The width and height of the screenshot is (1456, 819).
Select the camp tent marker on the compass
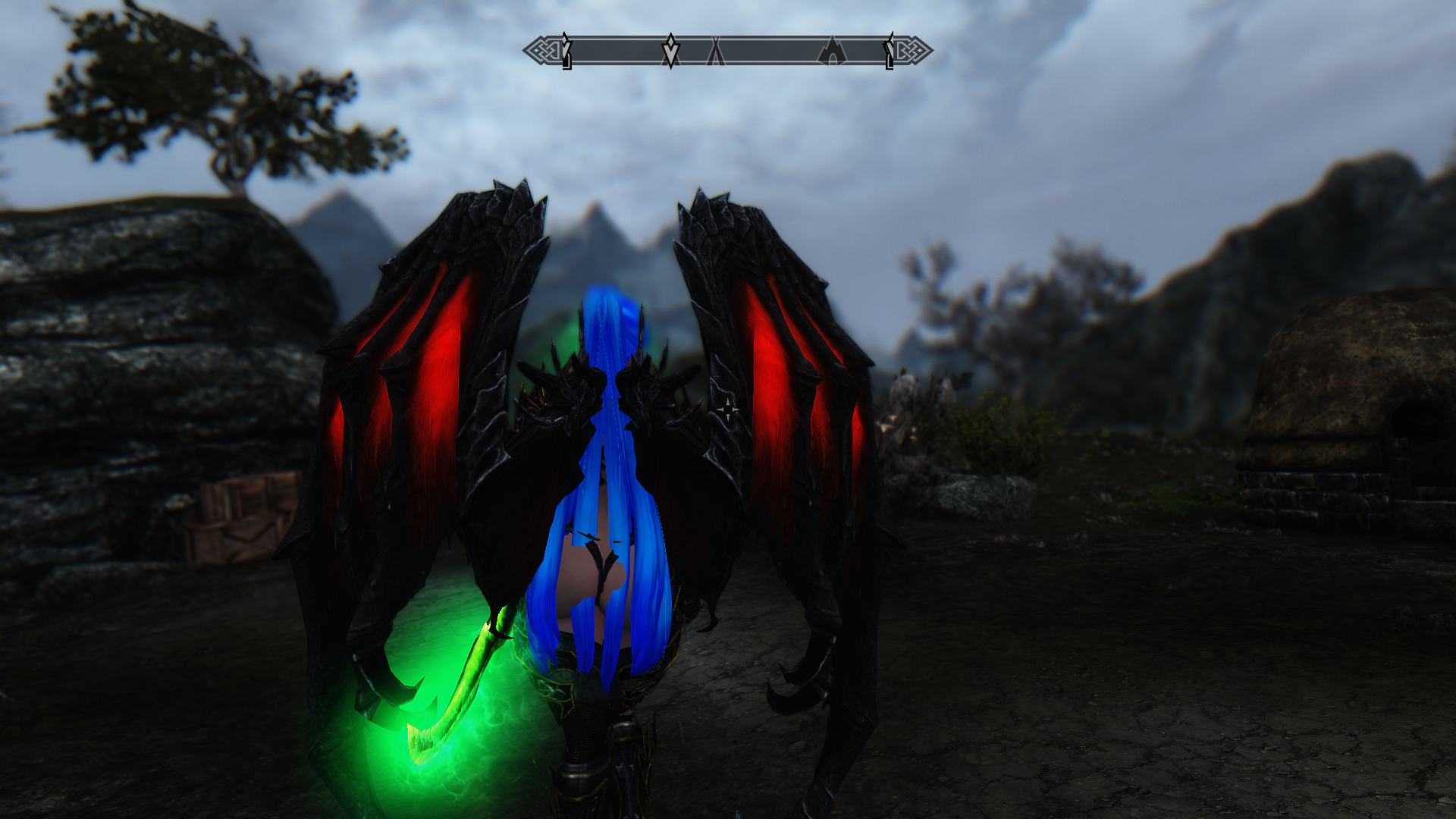click(715, 52)
